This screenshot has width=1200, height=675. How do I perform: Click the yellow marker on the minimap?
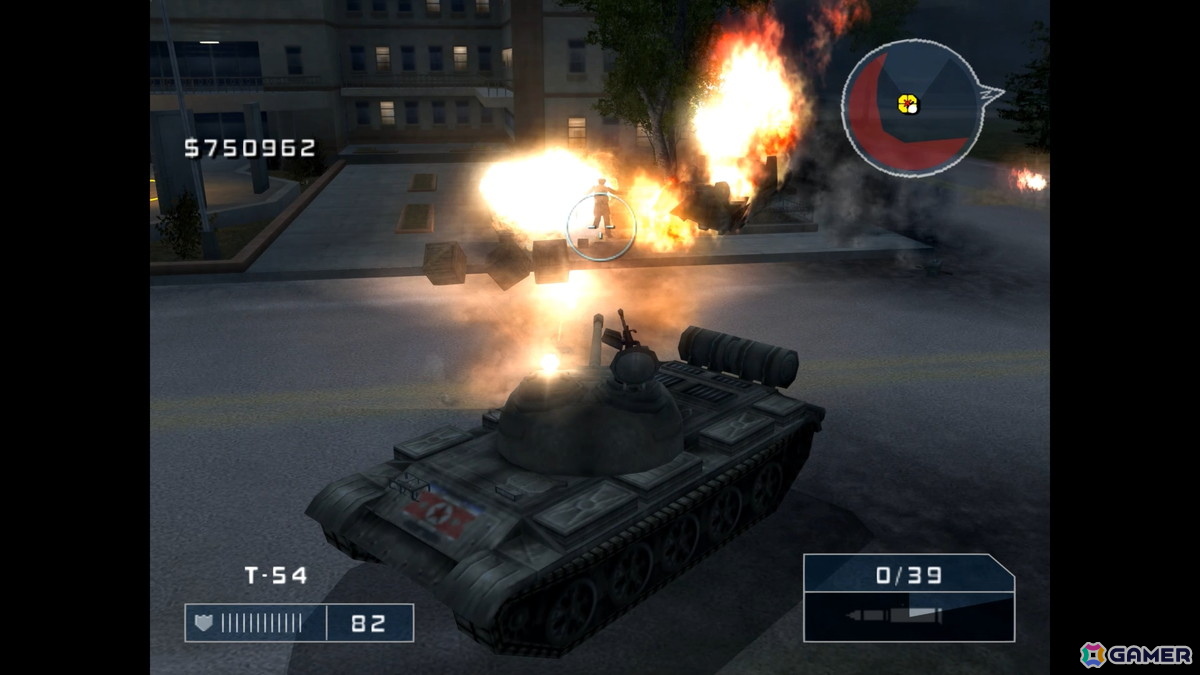coord(908,103)
